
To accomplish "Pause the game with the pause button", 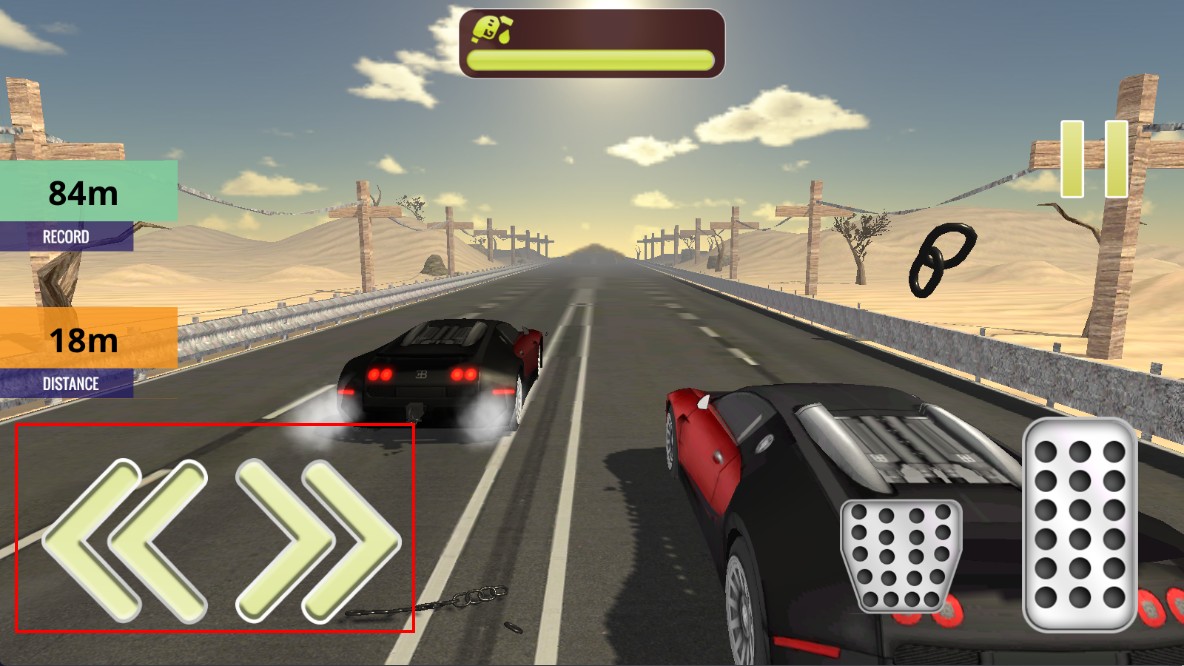I will point(1094,159).
